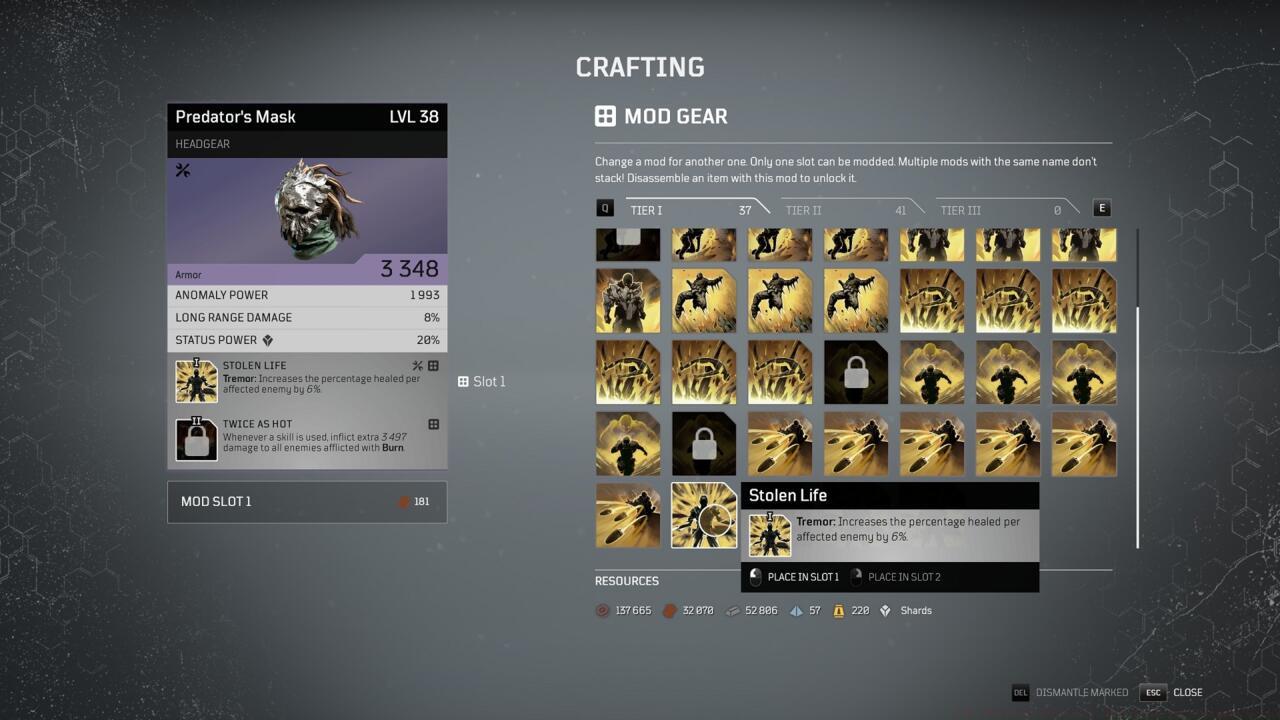This screenshot has width=1280, height=720.
Task: Click the Mod Gear grid icon in the header
Action: 605,116
